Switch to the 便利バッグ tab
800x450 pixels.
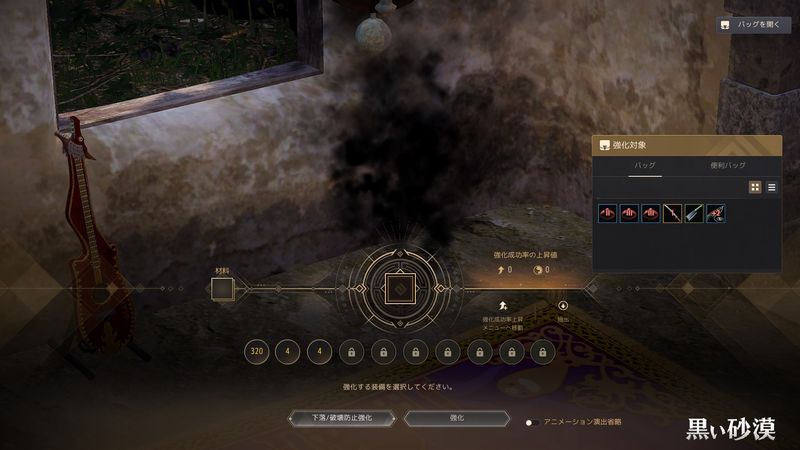pyautogui.click(x=728, y=165)
